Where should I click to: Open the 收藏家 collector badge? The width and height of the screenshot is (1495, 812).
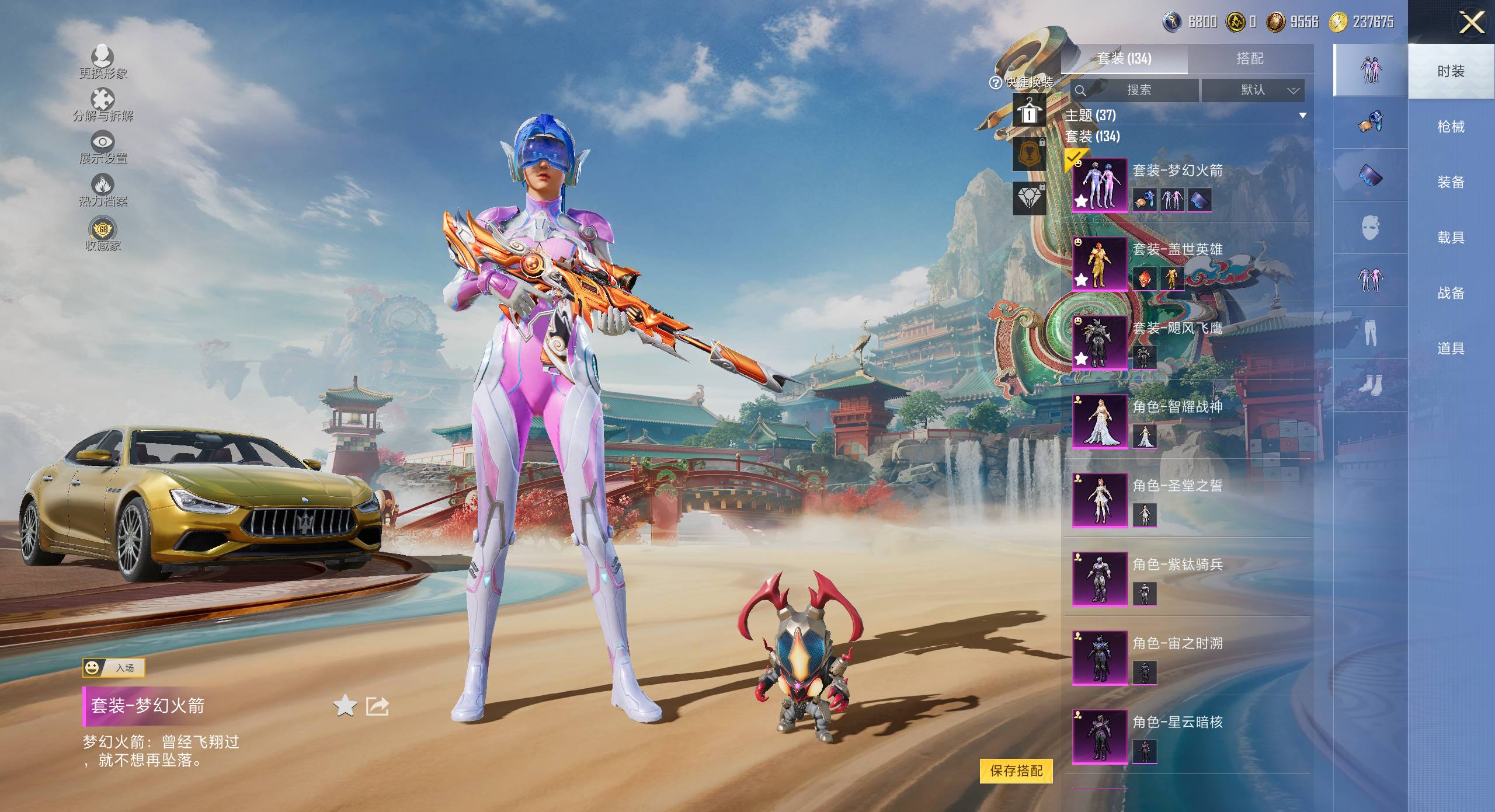point(103,234)
